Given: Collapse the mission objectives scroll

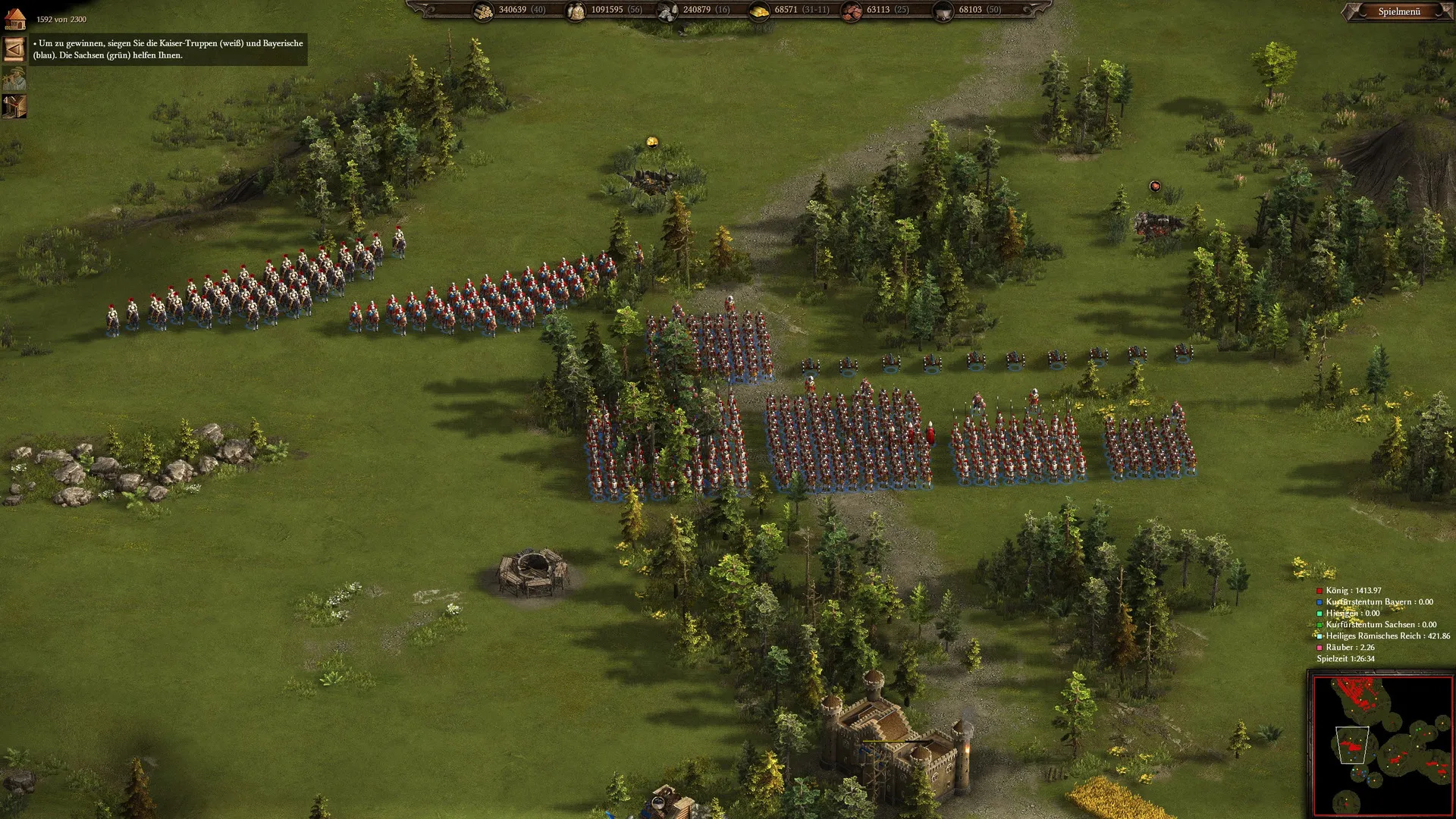Looking at the screenshot, I should [x=14, y=49].
